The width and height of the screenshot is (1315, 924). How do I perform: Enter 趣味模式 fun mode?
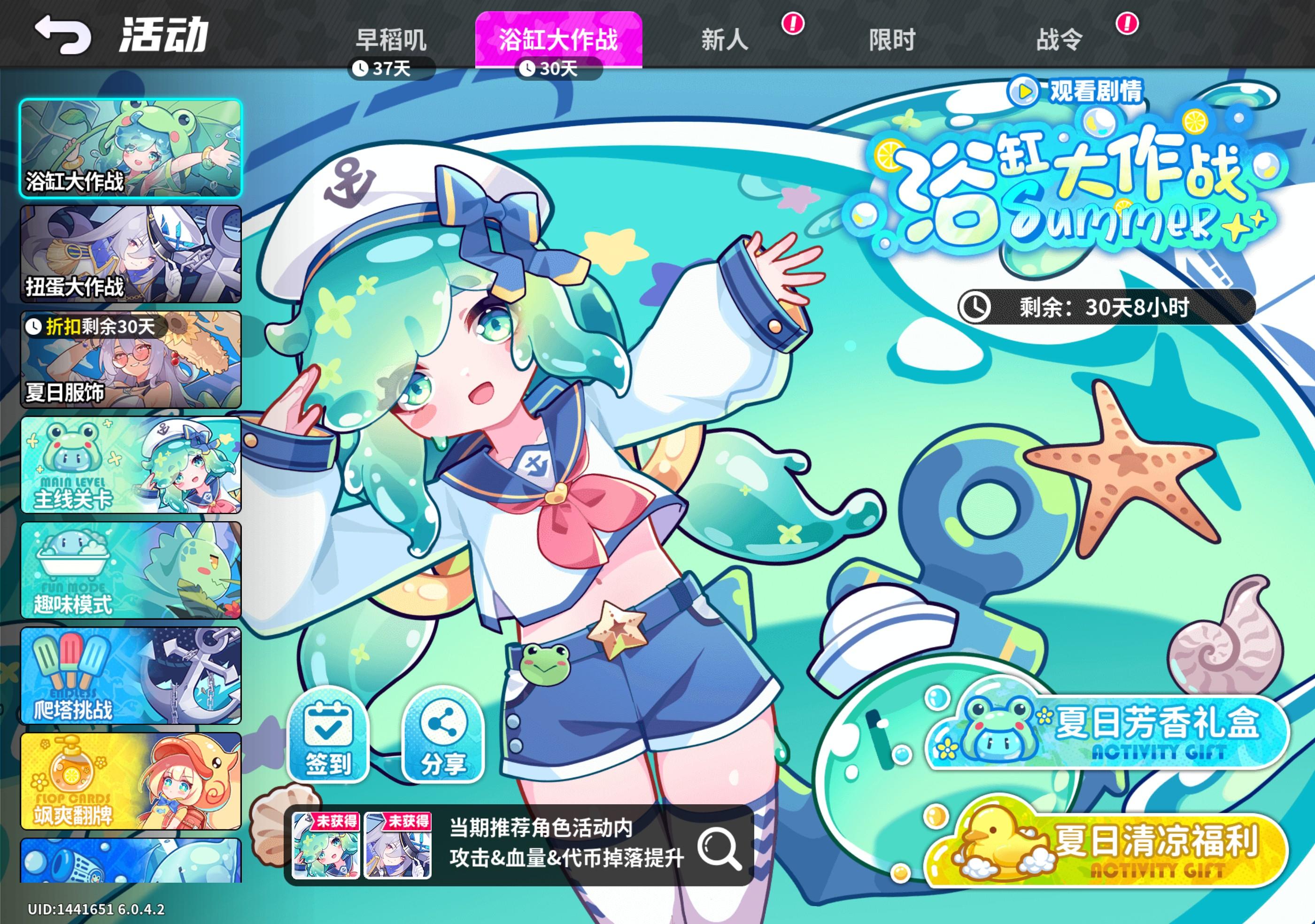(x=131, y=570)
